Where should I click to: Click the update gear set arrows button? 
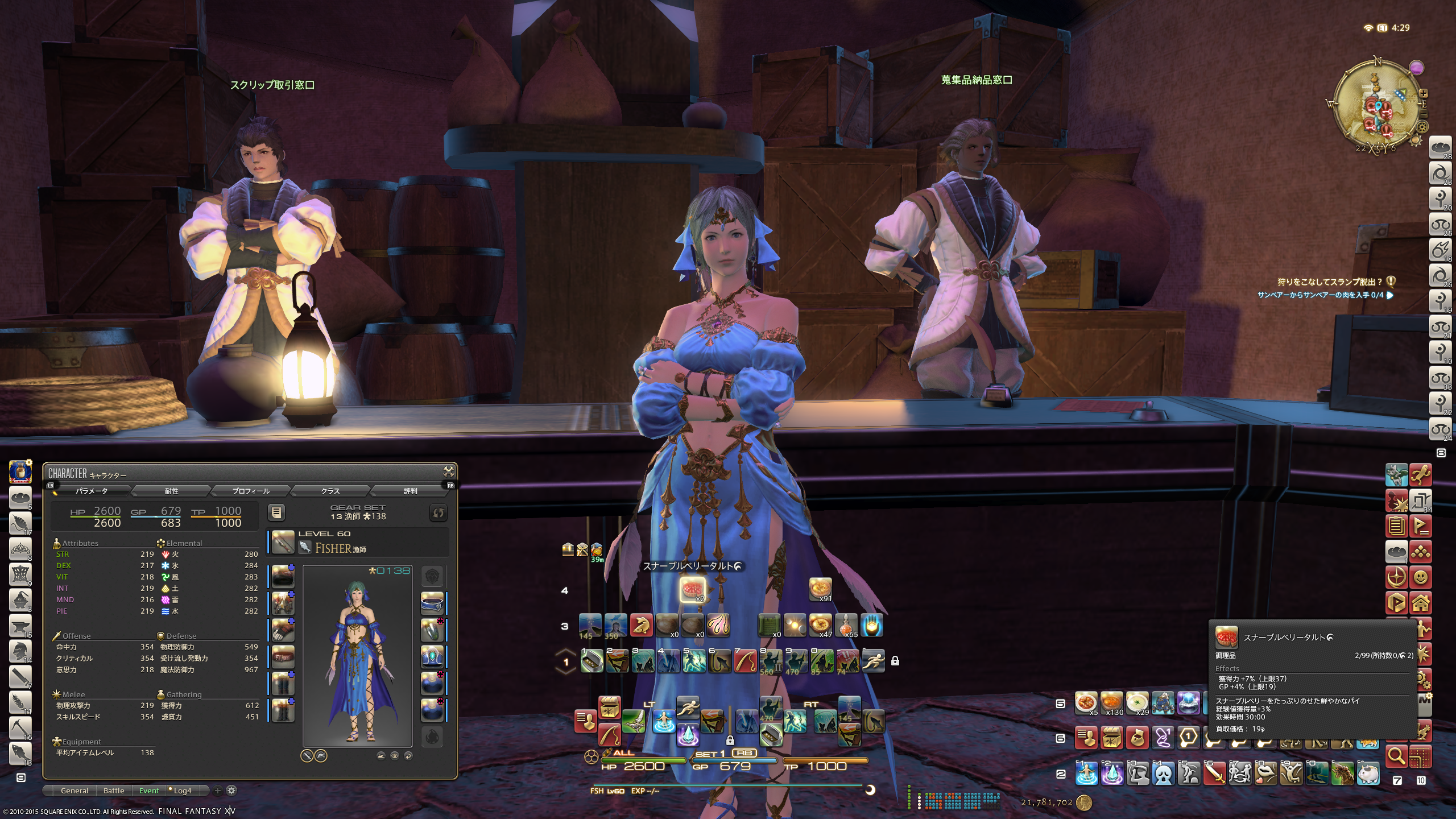(x=438, y=512)
